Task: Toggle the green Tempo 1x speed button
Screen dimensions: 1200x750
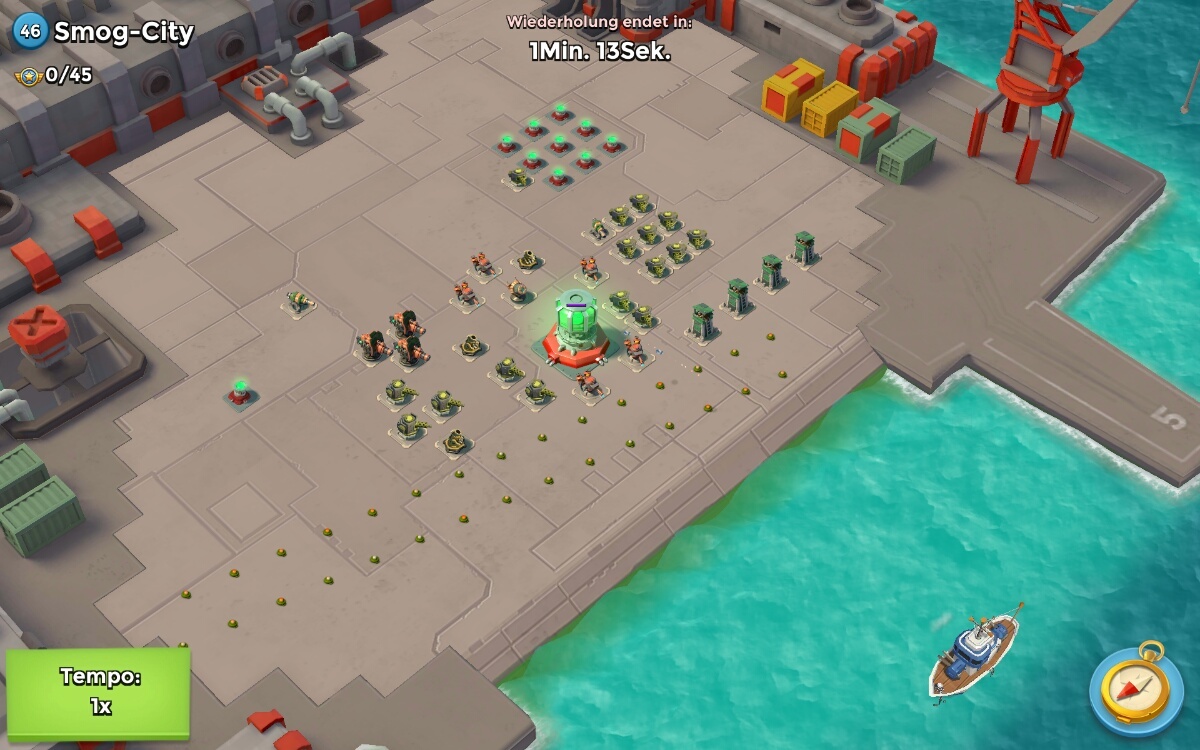Action: (98, 692)
